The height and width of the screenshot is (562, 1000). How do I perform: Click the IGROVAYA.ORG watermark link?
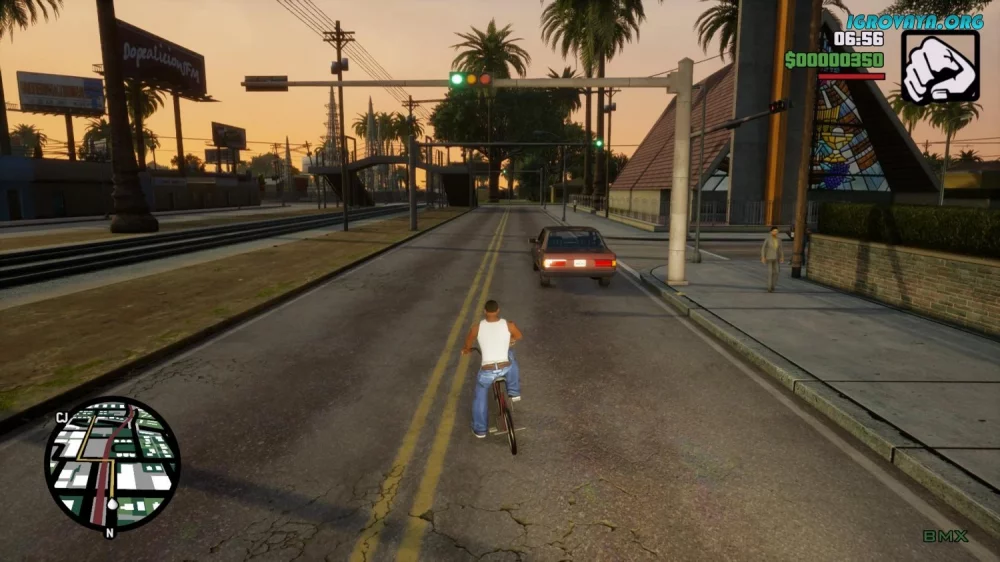(x=914, y=20)
